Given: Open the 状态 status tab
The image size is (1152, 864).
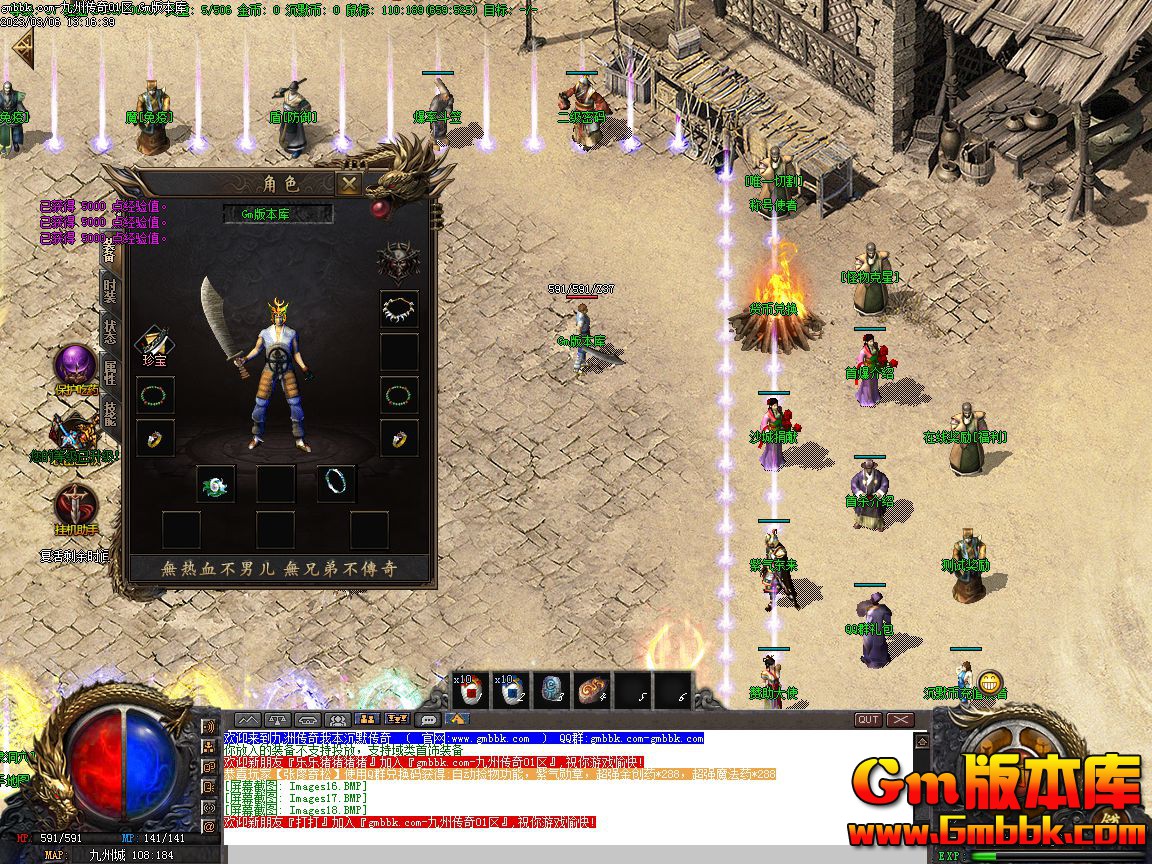Looking at the screenshot, I should [110, 332].
